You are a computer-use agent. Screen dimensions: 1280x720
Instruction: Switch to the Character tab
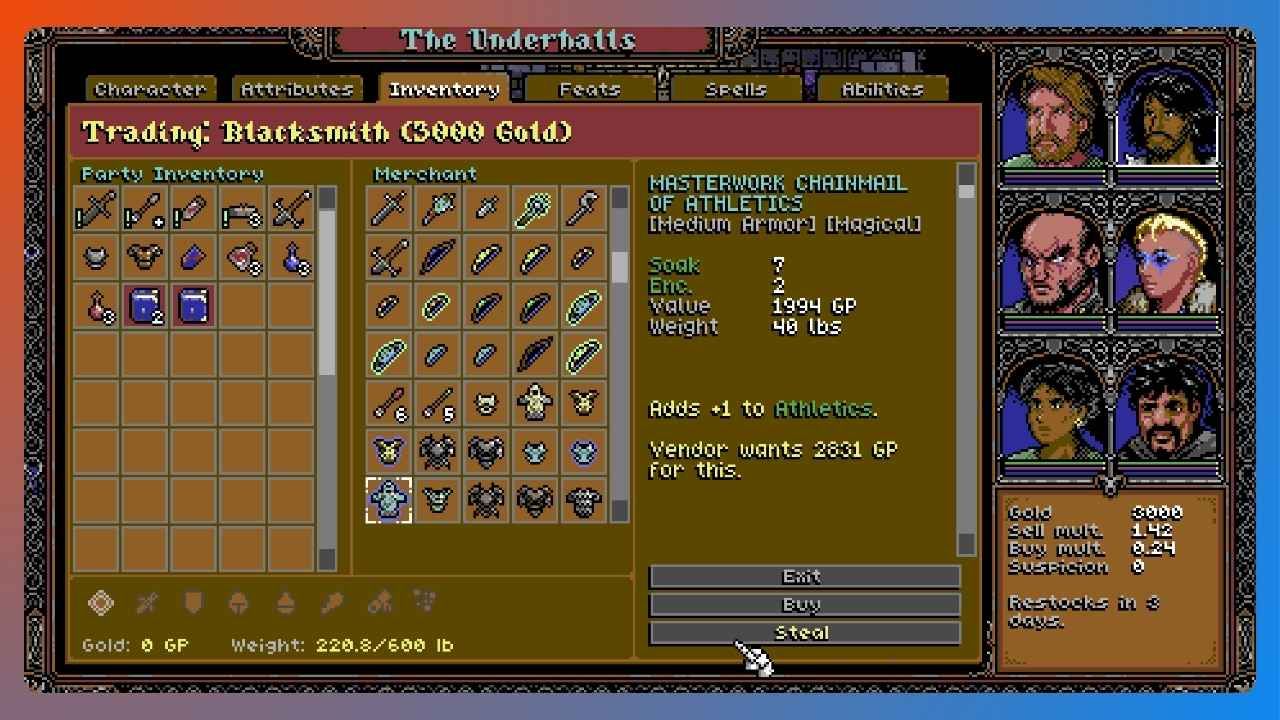(149, 89)
